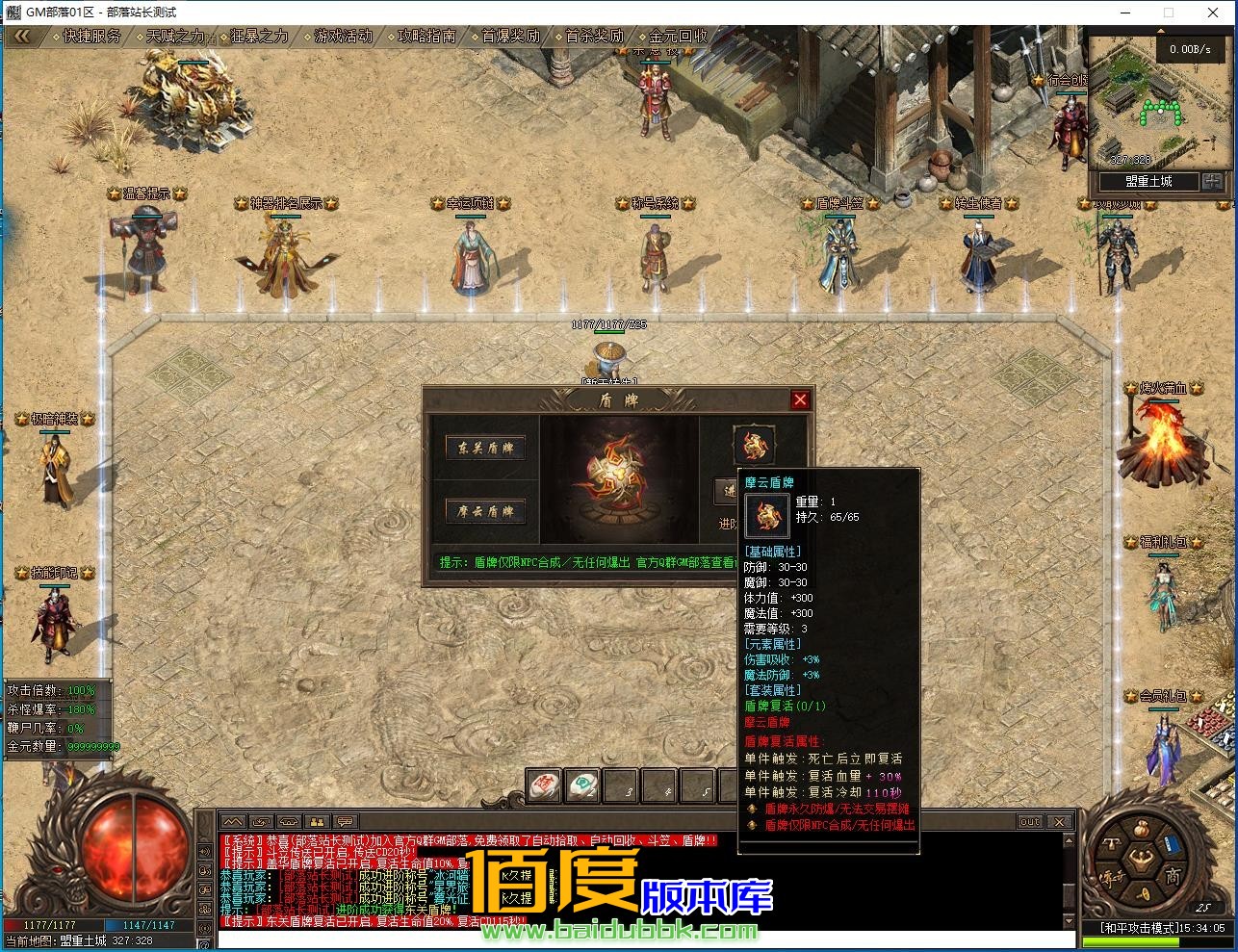The width and height of the screenshot is (1238, 952).
Task: Click the shield item icon in the 盾牌 dialog
Action: coord(754,444)
